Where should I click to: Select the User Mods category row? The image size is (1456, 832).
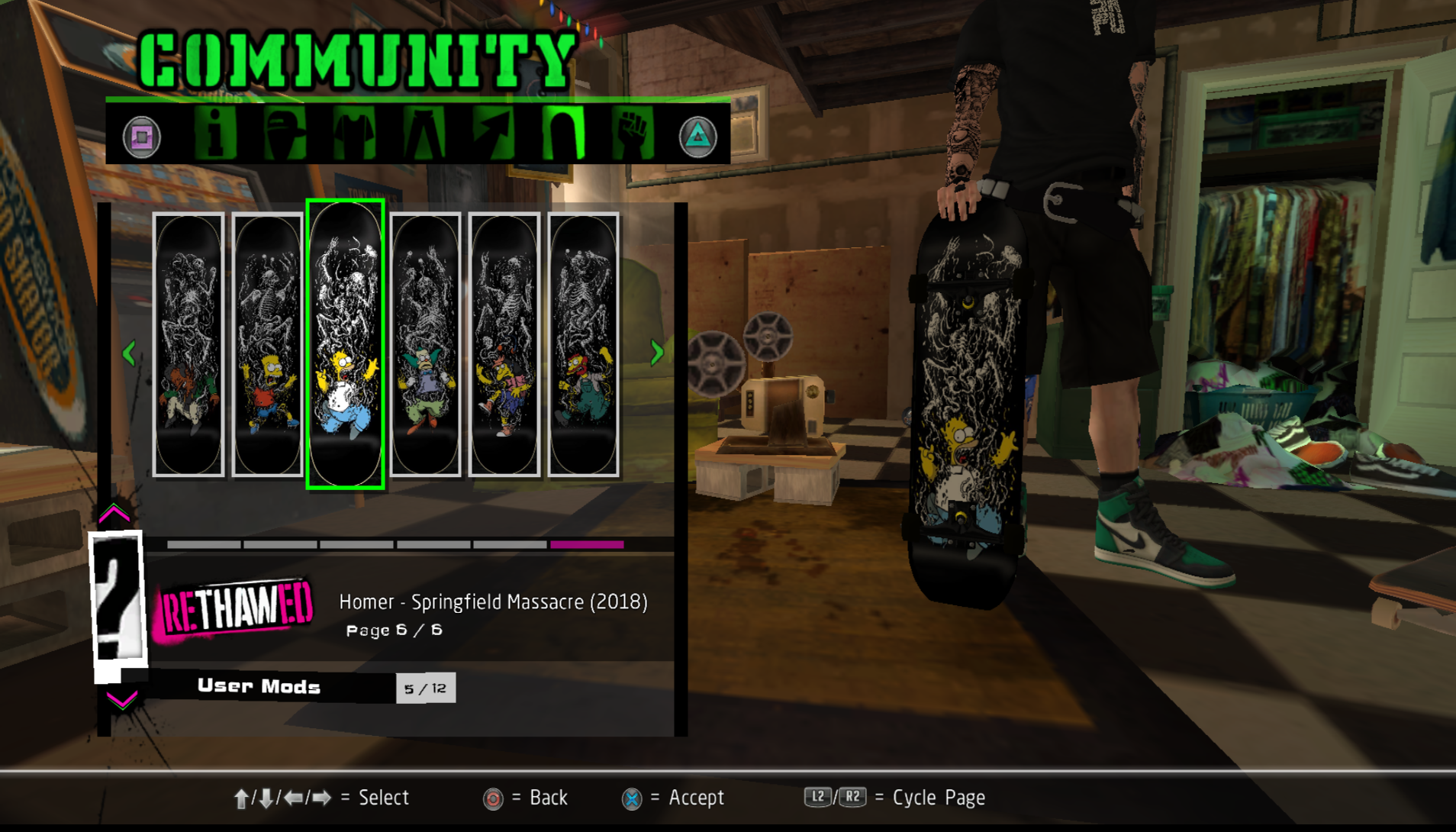coord(259,686)
